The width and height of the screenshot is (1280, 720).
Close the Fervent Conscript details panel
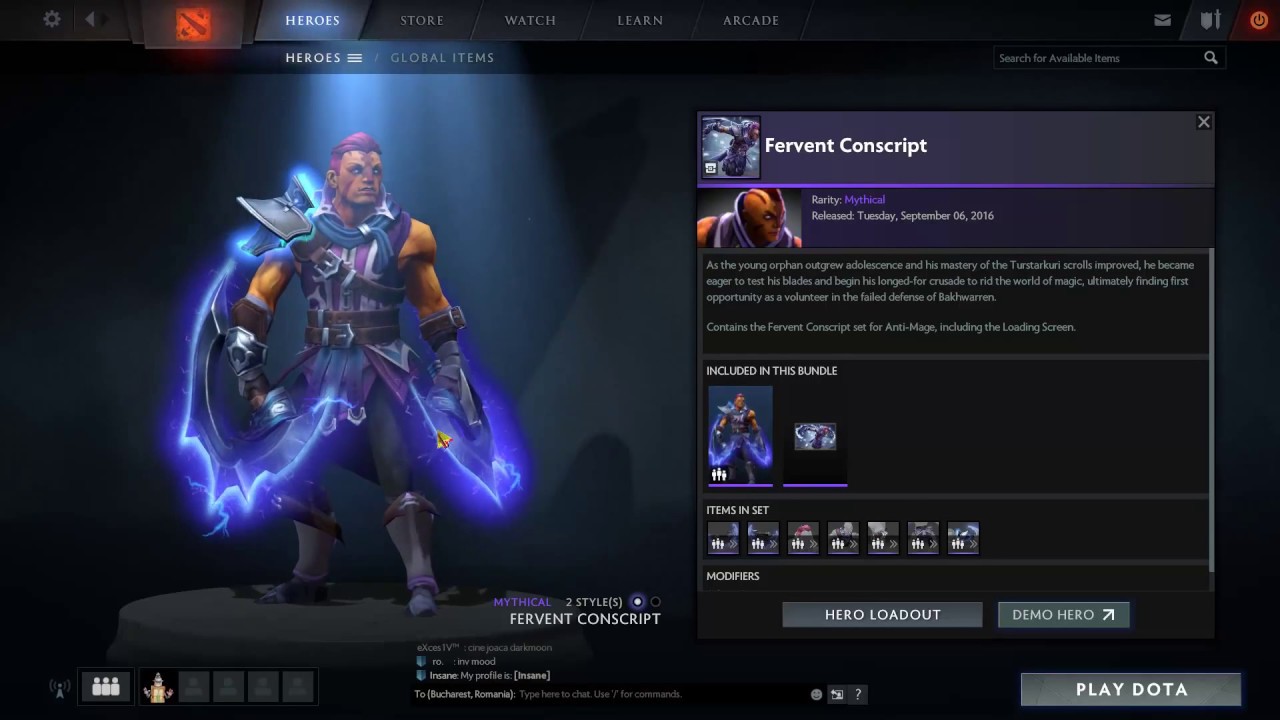pyautogui.click(x=1204, y=122)
